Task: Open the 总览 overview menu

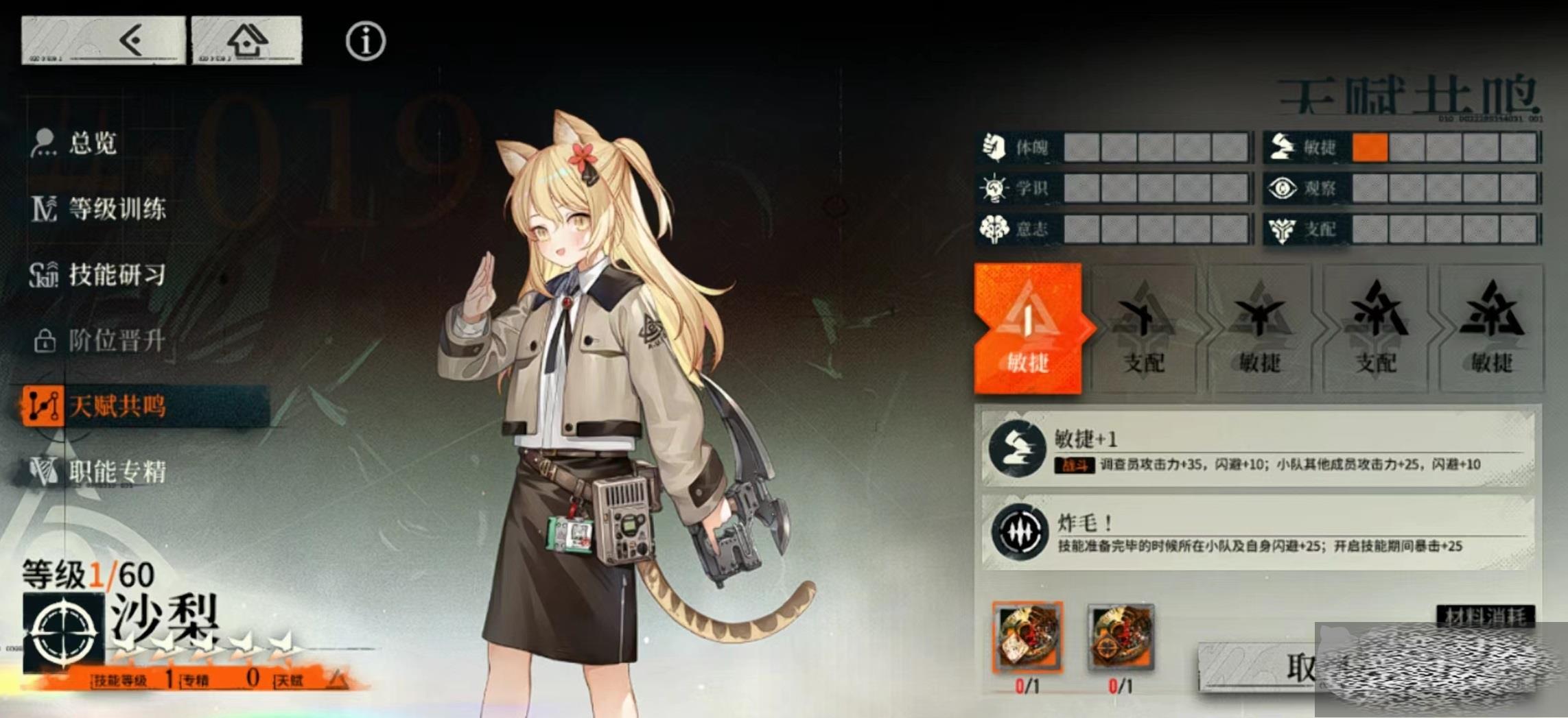Action: [93, 143]
